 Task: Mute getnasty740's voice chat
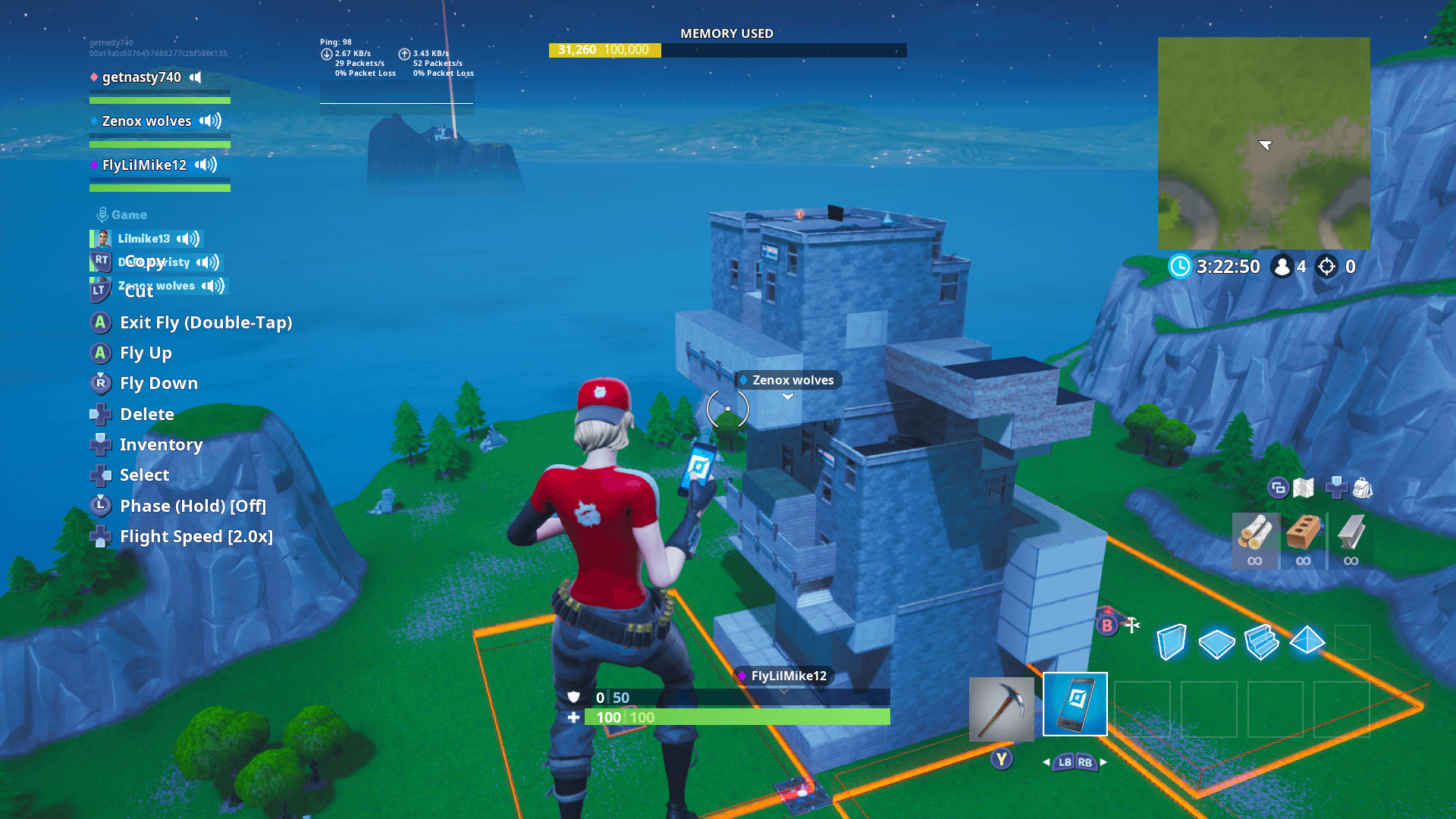point(196,77)
